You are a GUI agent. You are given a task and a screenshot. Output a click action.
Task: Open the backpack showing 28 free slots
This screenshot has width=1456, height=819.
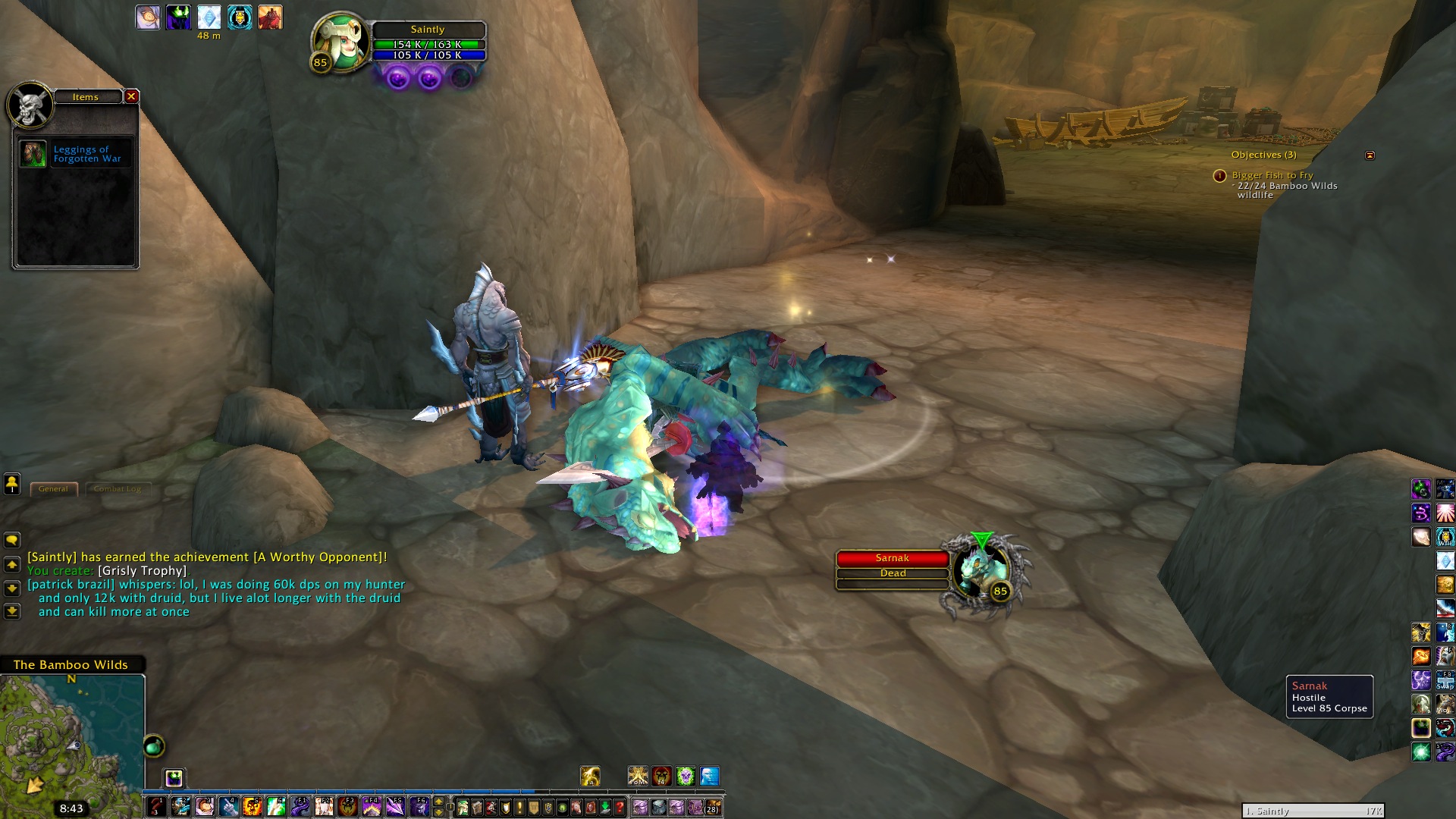point(712,807)
